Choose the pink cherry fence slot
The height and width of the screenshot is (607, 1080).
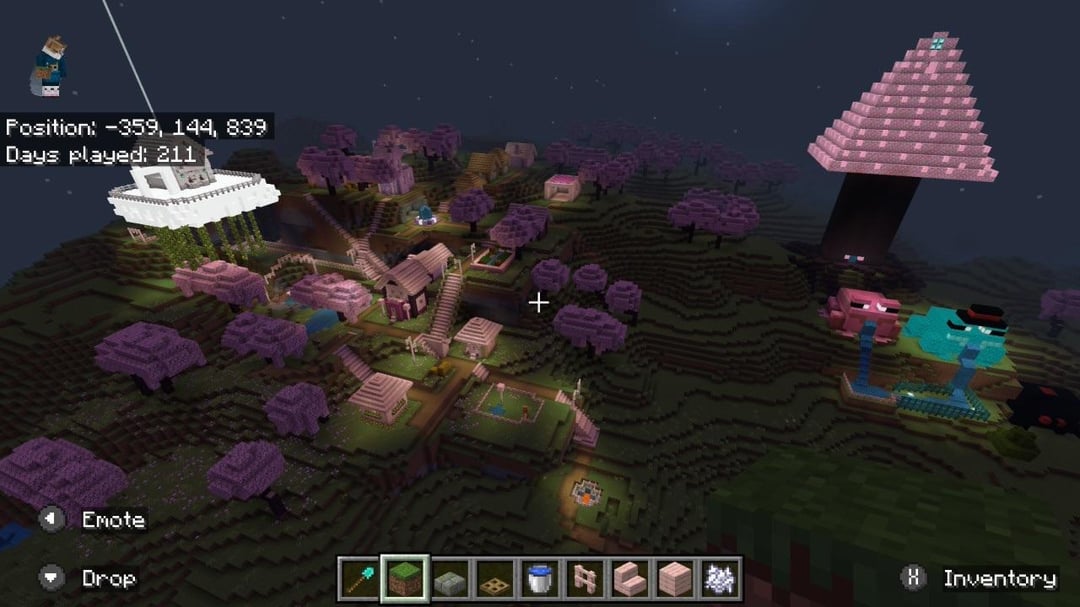click(584, 577)
